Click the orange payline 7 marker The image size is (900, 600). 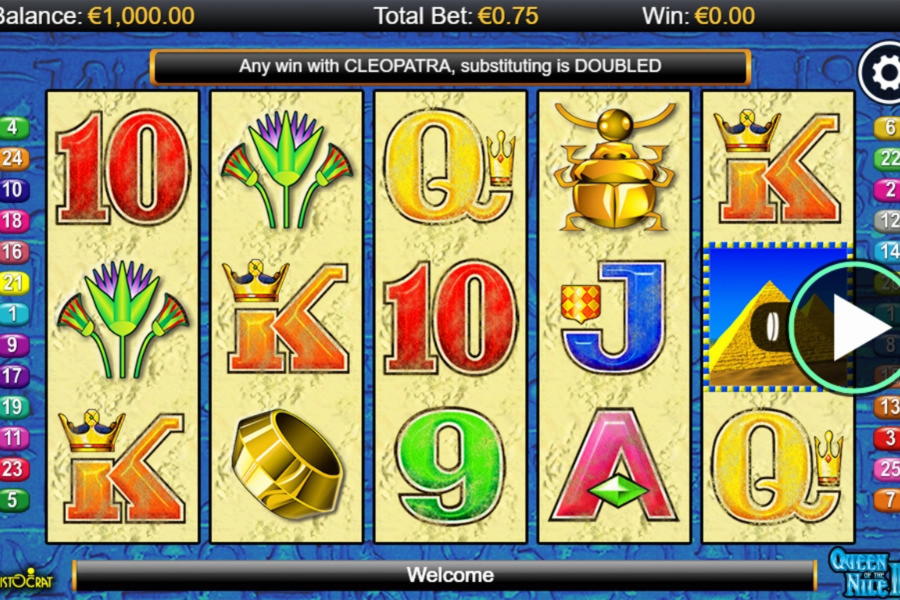coord(887,500)
